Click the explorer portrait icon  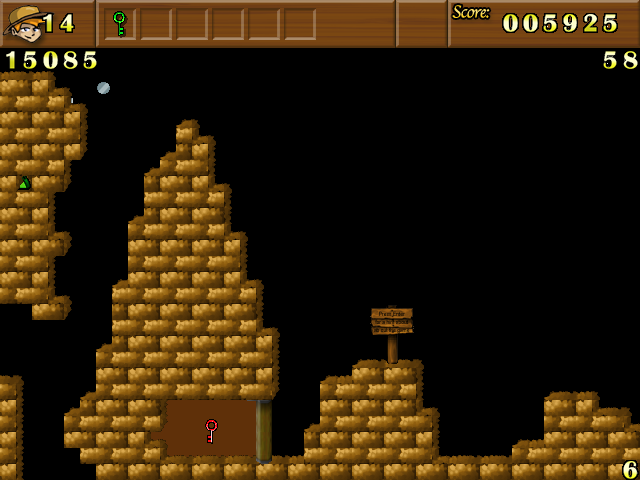pyautogui.click(x=23, y=23)
